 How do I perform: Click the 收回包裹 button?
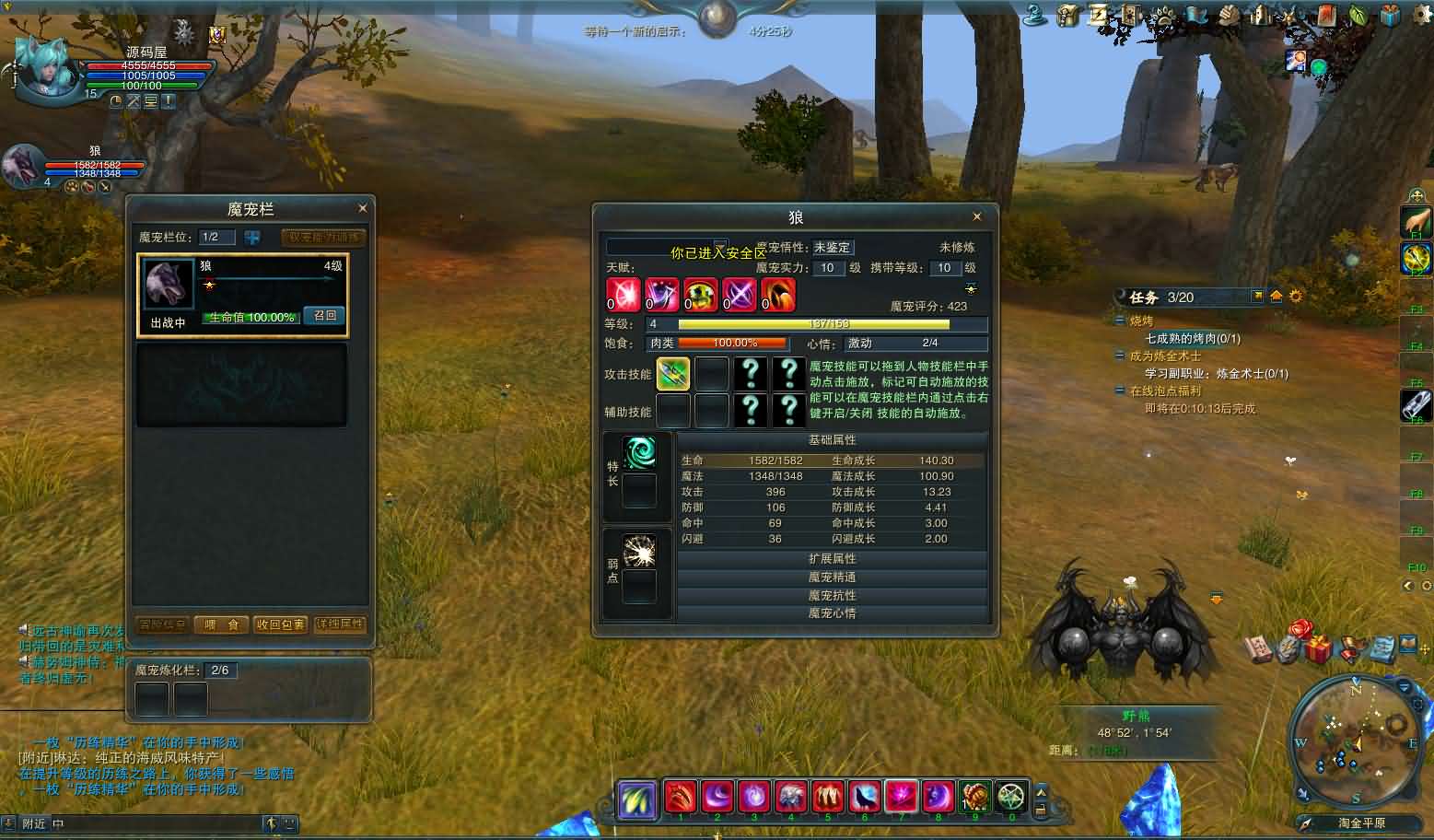tap(281, 624)
